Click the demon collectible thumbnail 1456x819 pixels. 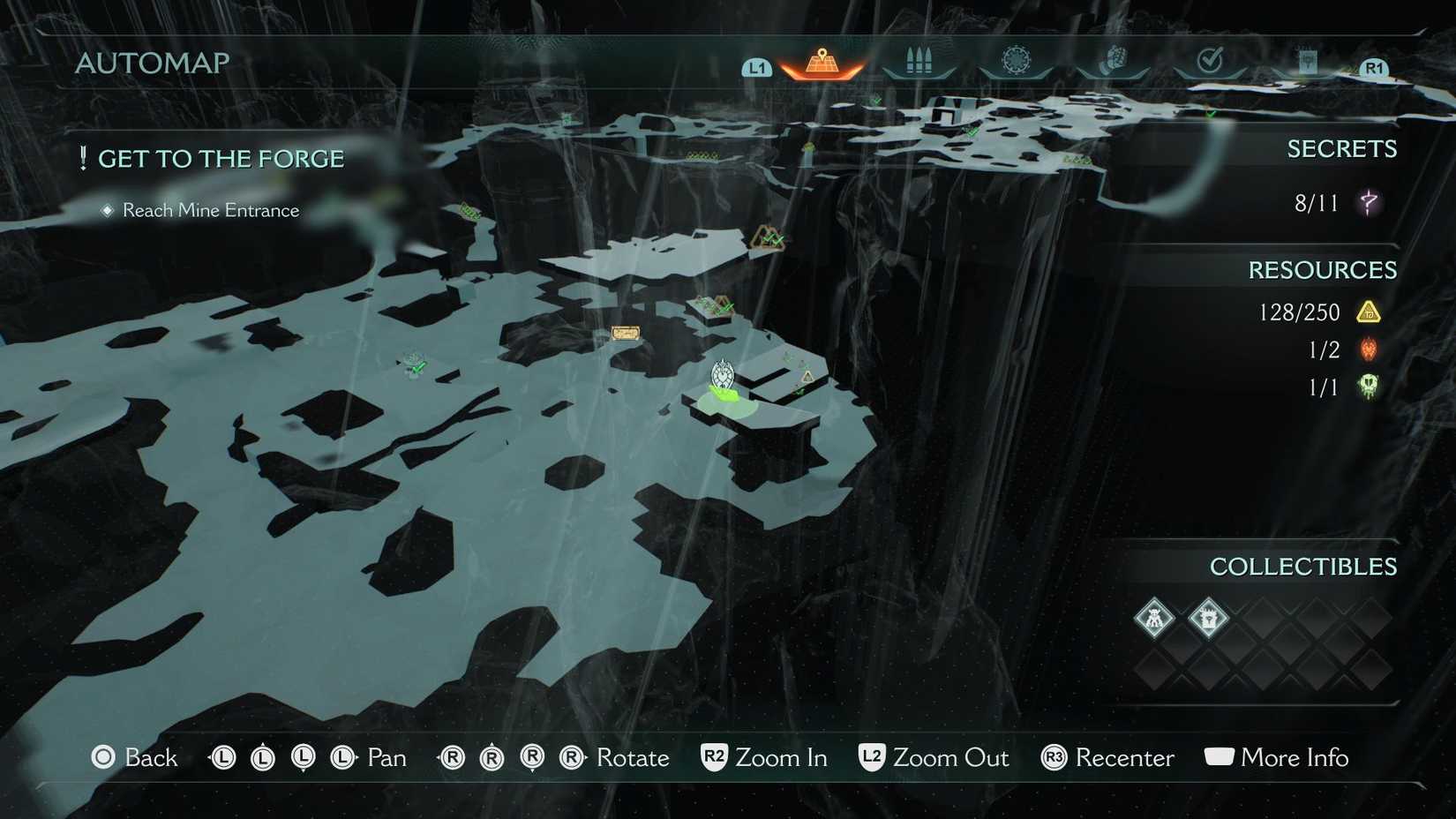[x=1154, y=619]
